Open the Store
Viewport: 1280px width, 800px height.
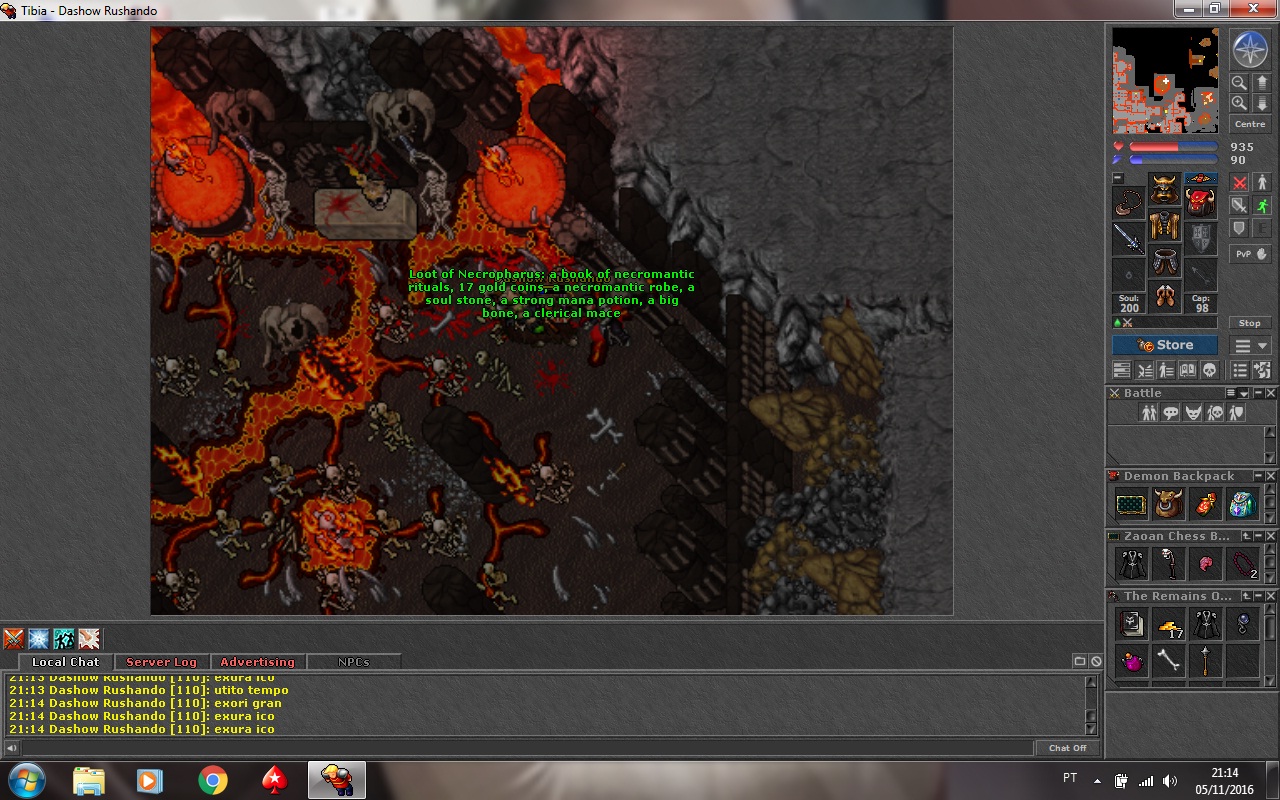tap(1165, 345)
